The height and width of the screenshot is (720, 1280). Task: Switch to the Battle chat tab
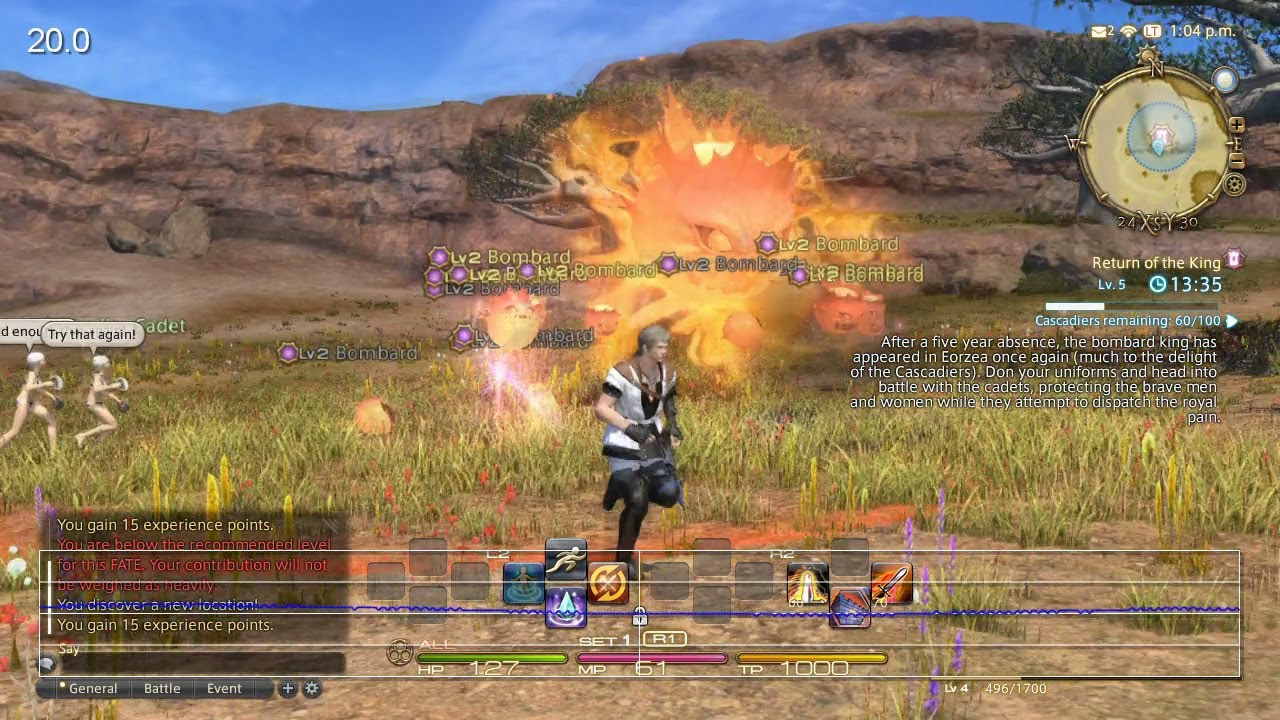click(x=162, y=688)
